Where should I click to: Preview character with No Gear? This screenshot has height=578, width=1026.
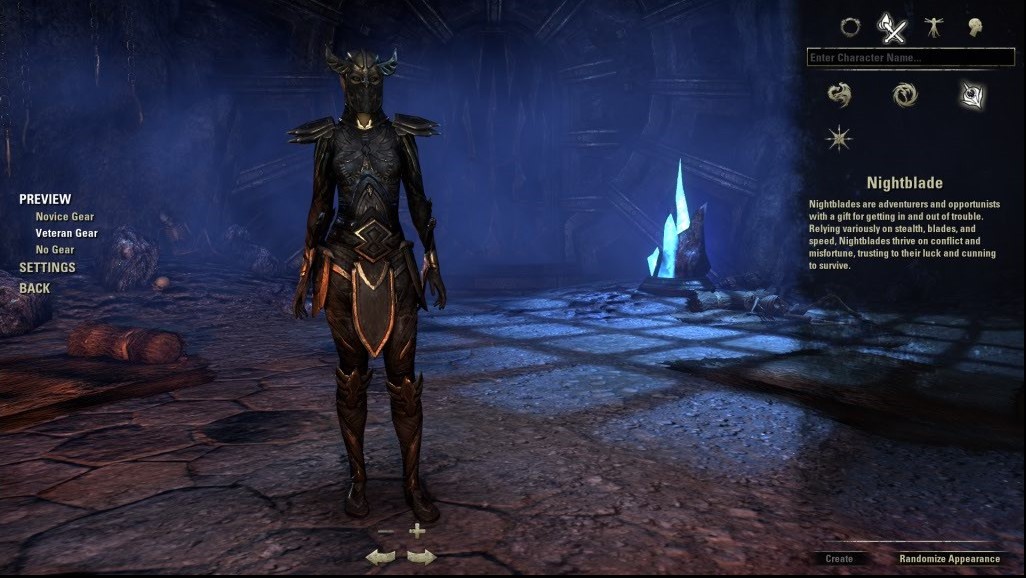pyautogui.click(x=55, y=249)
